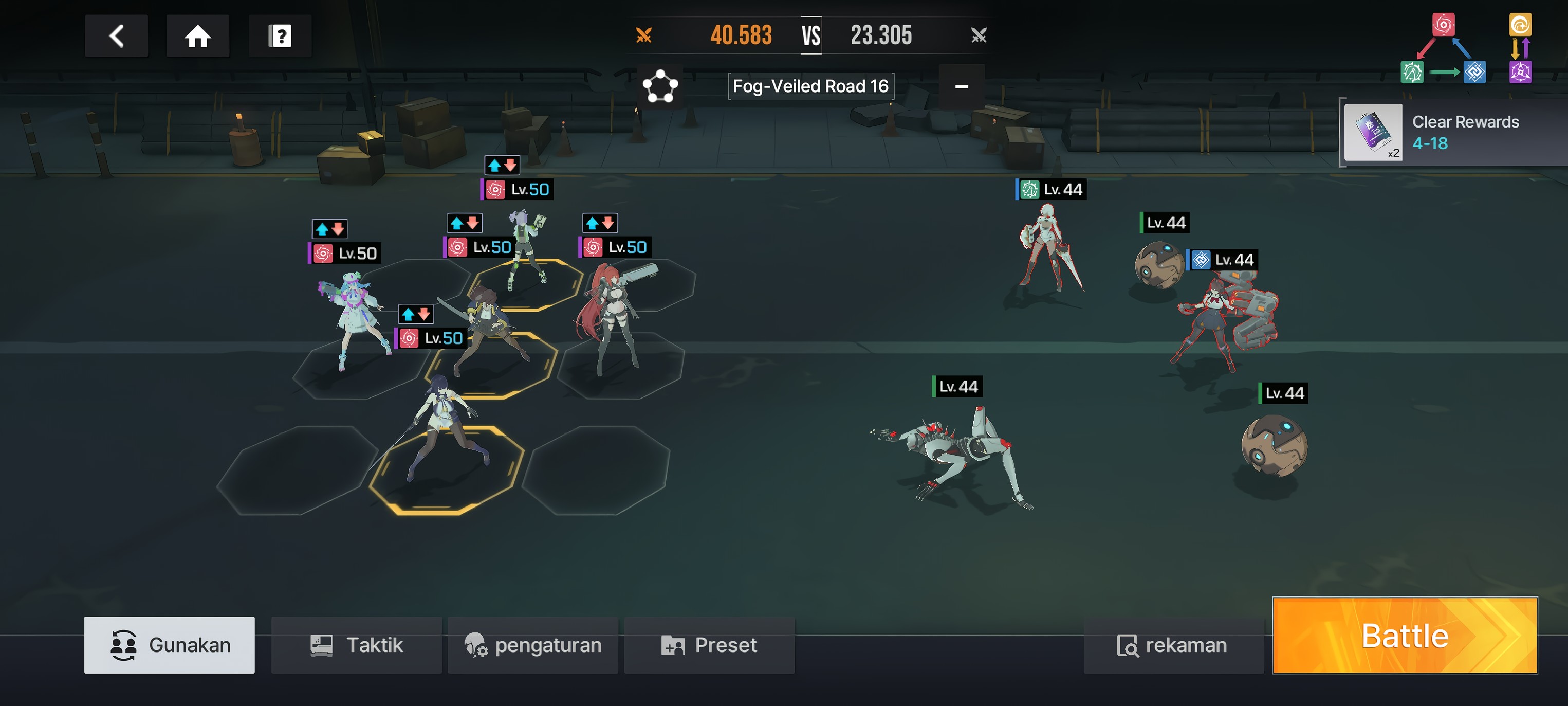The height and width of the screenshot is (706, 1568).
Task: Click the Fog-Veiled Road 16 stage label
Action: (811, 86)
